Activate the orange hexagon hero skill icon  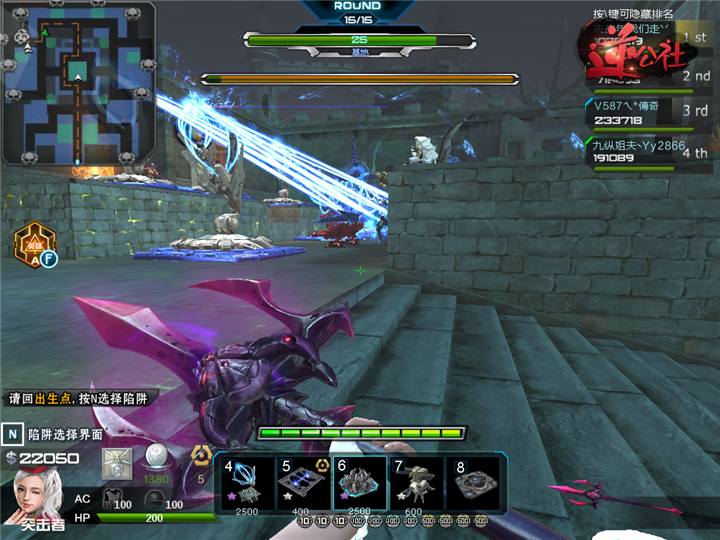pyautogui.click(x=34, y=243)
